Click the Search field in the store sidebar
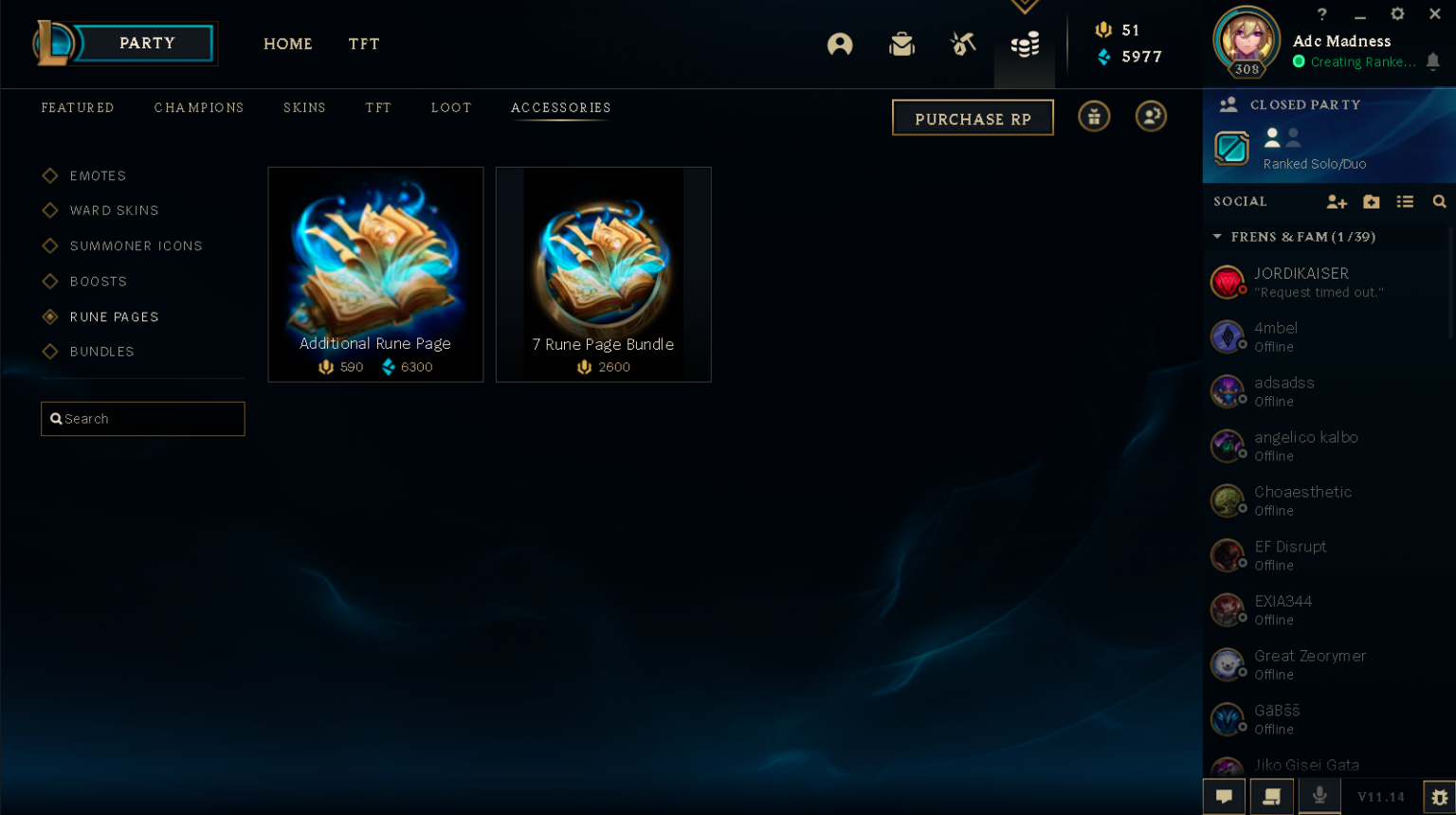Viewport: 1456px width, 815px height. tap(142, 418)
